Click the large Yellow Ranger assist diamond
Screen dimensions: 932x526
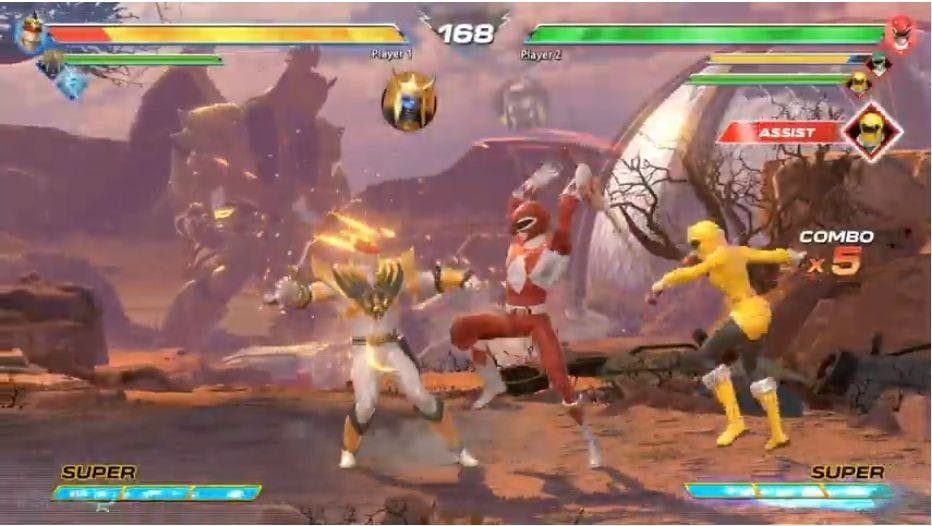click(872, 131)
